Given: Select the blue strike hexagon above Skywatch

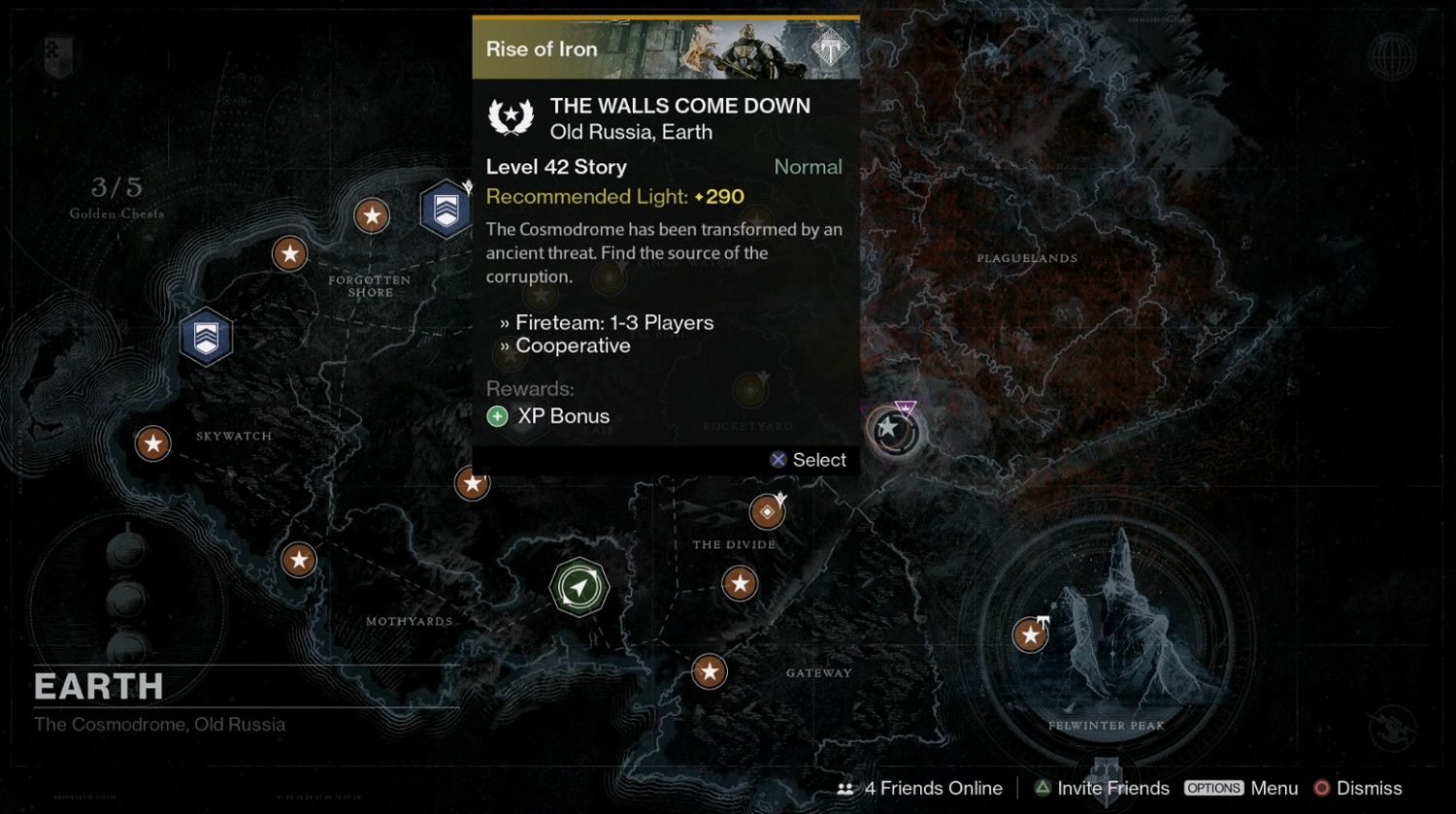Looking at the screenshot, I should [x=207, y=337].
